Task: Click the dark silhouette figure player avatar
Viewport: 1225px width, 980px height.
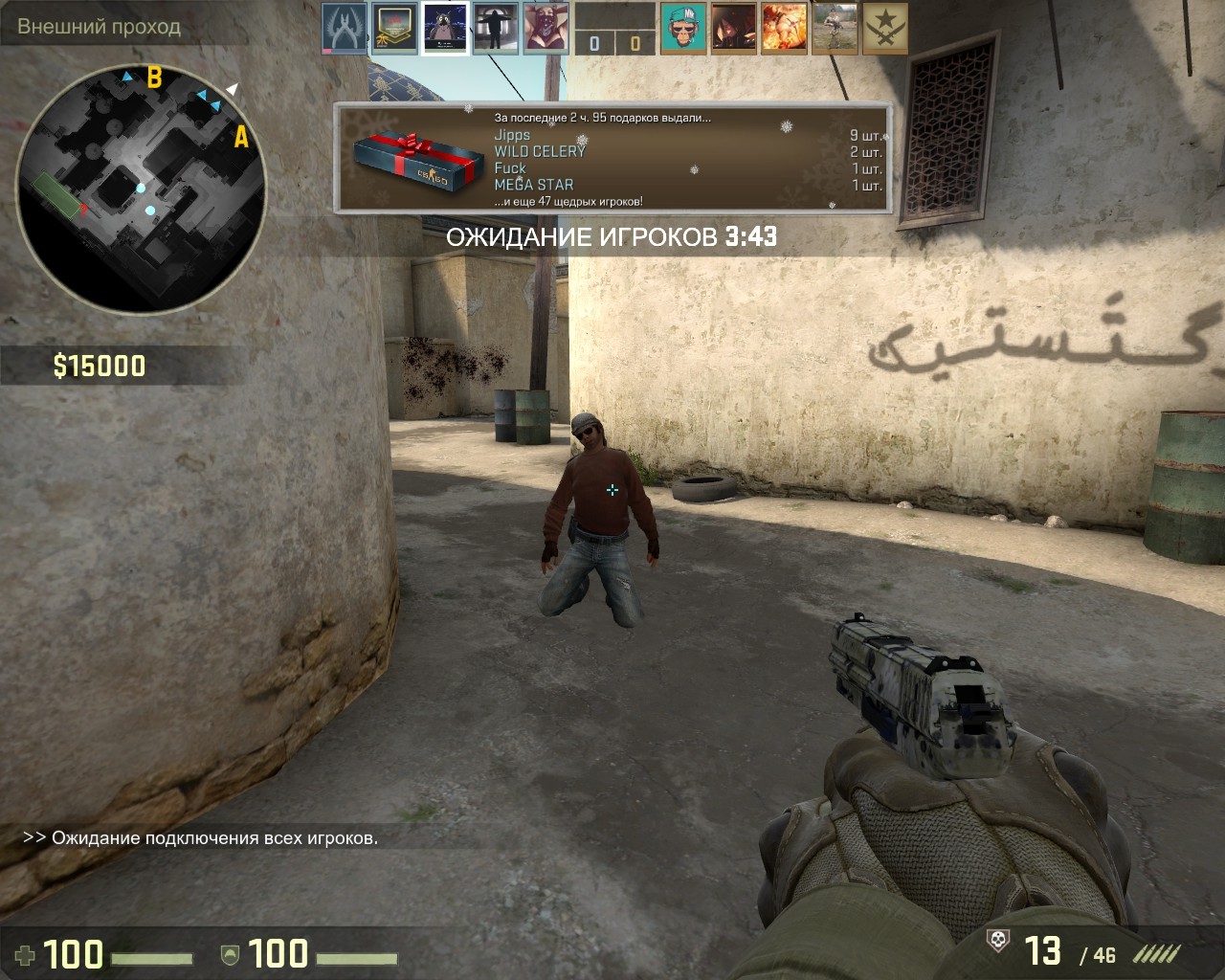Action: pos(496,28)
